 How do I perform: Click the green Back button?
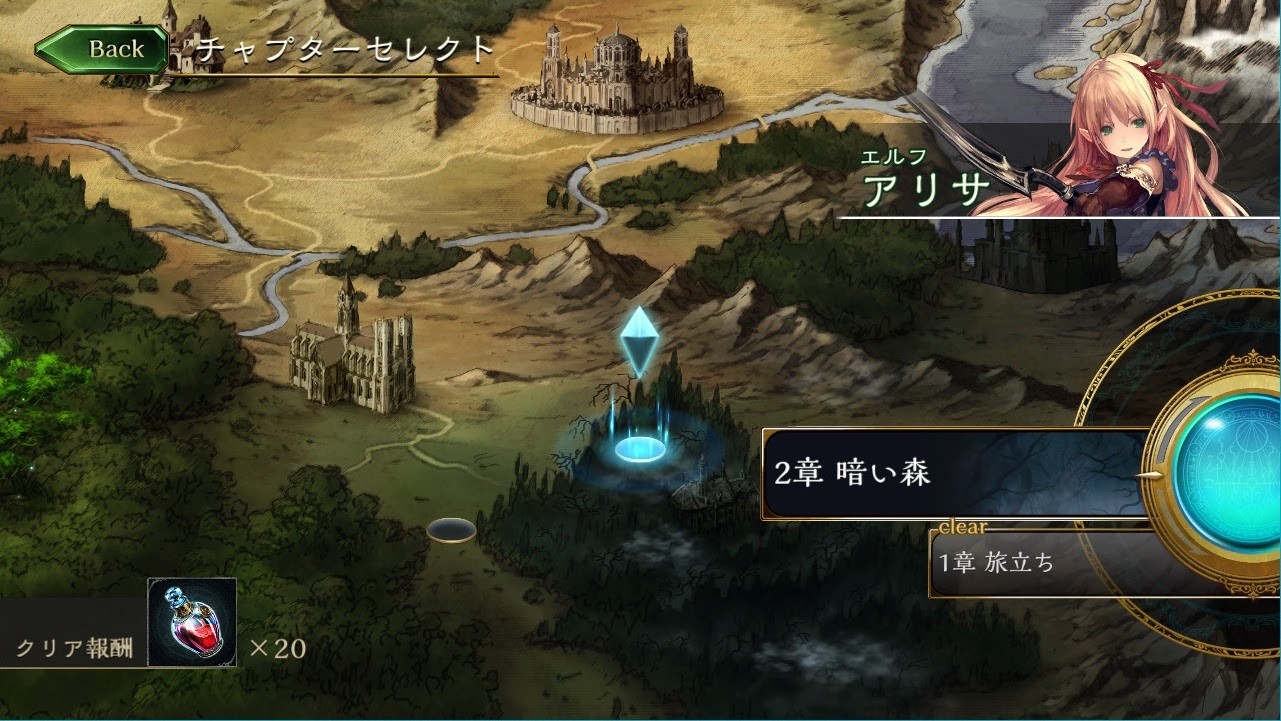click(103, 49)
